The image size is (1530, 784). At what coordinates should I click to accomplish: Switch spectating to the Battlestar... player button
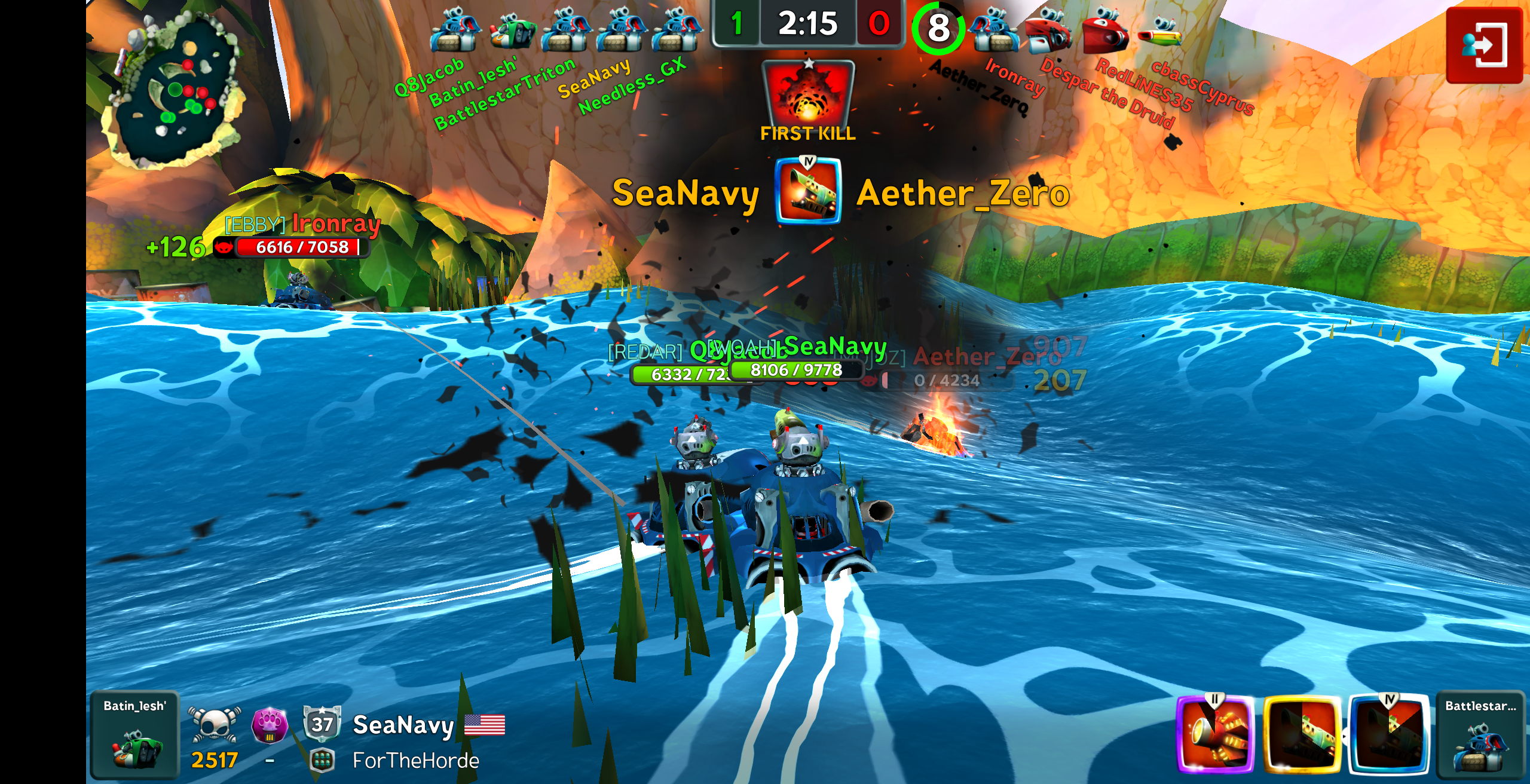[1480, 735]
